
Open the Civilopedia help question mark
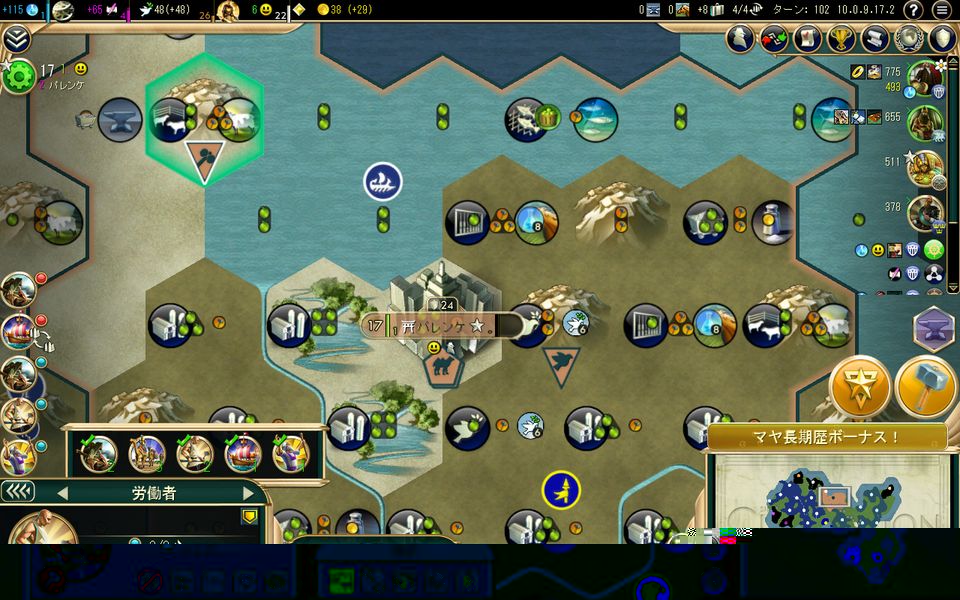(913, 10)
